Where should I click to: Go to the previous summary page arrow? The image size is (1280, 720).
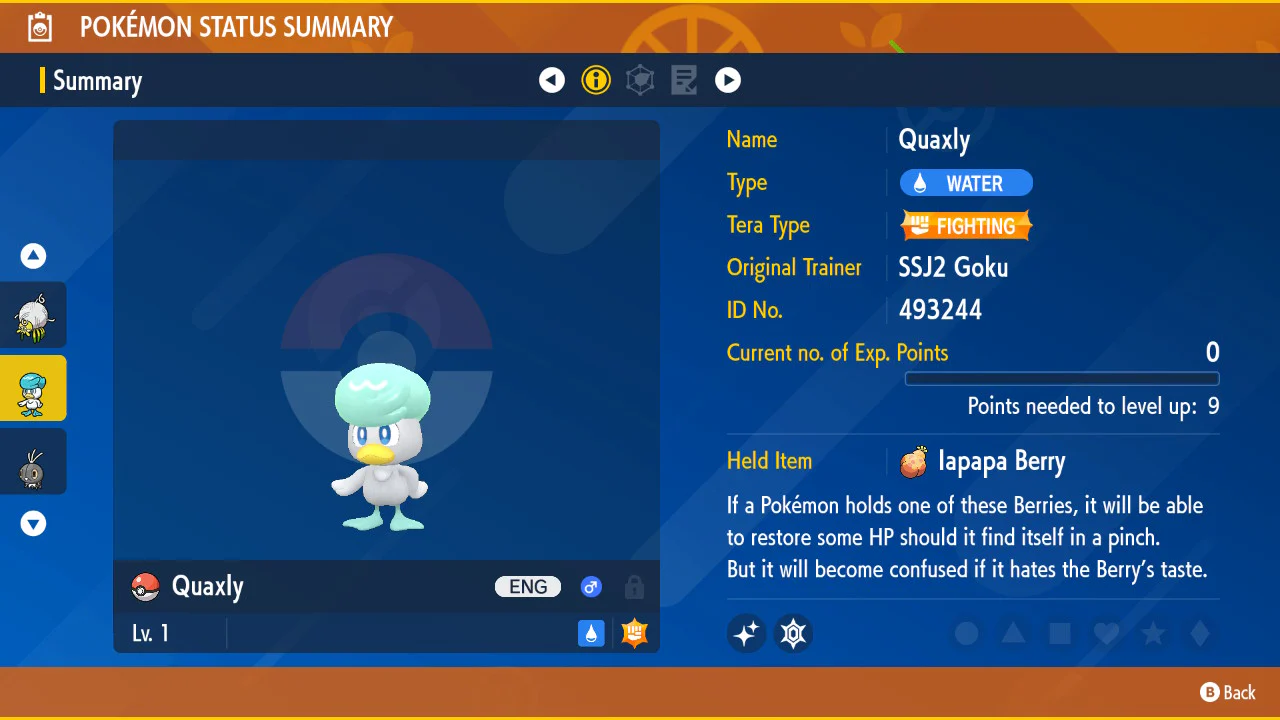552,80
